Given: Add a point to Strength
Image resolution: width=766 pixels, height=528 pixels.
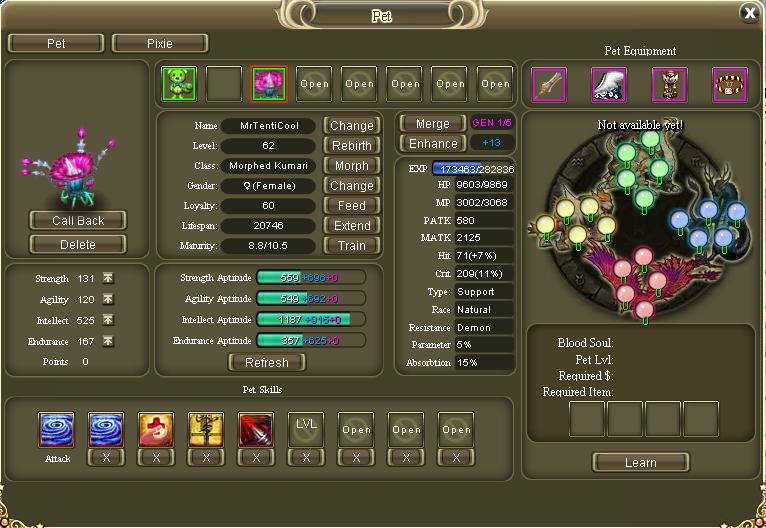Looking at the screenshot, I should [x=108, y=278].
